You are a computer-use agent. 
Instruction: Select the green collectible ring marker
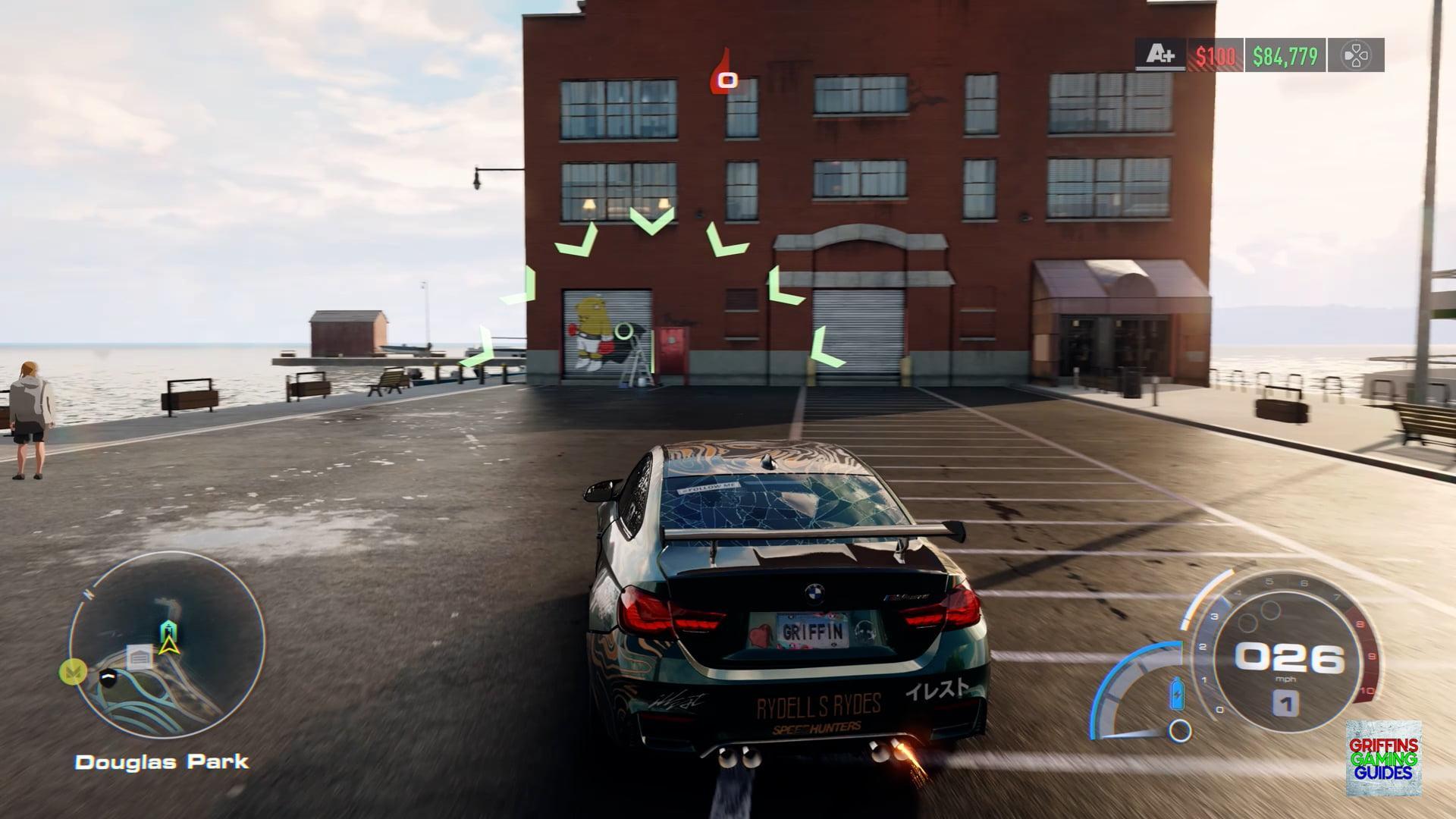(x=624, y=331)
